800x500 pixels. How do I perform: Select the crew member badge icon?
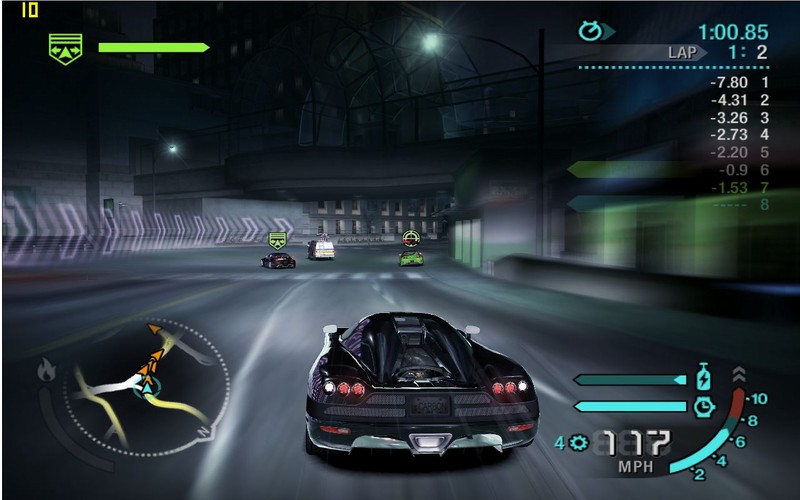point(66,46)
